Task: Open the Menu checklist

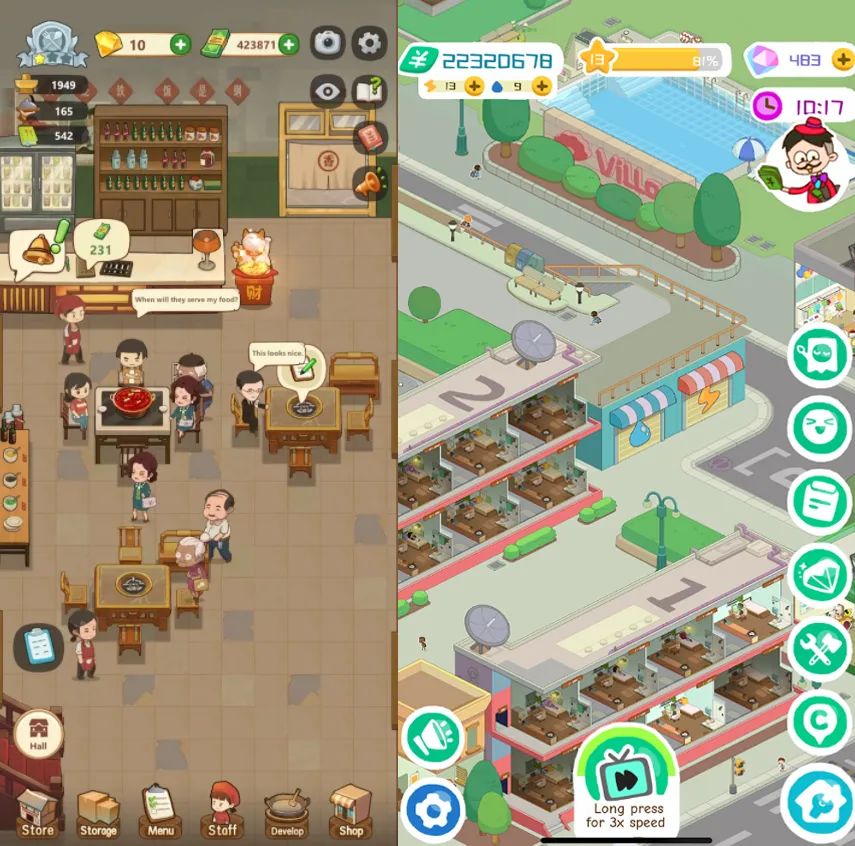Action: pyautogui.click(x=160, y=810)
